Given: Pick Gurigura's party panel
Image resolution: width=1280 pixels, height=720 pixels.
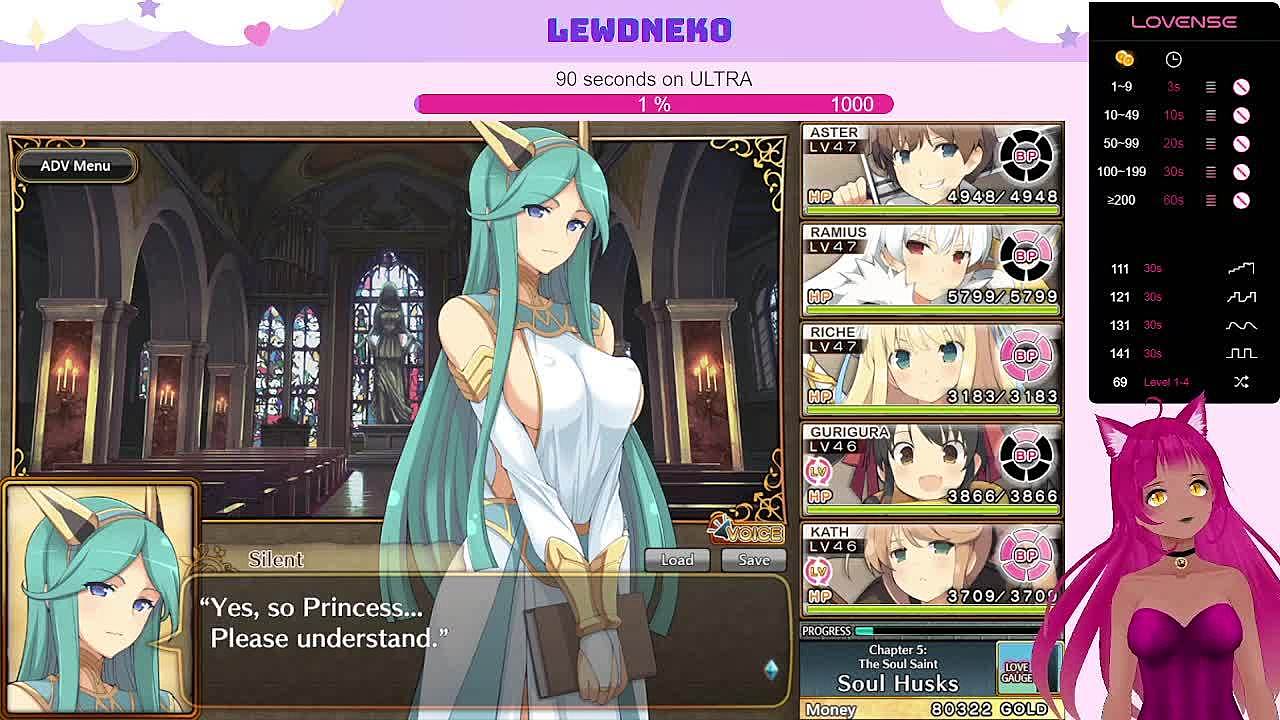Looking at the screenshot, I should [x=931, y=469].
